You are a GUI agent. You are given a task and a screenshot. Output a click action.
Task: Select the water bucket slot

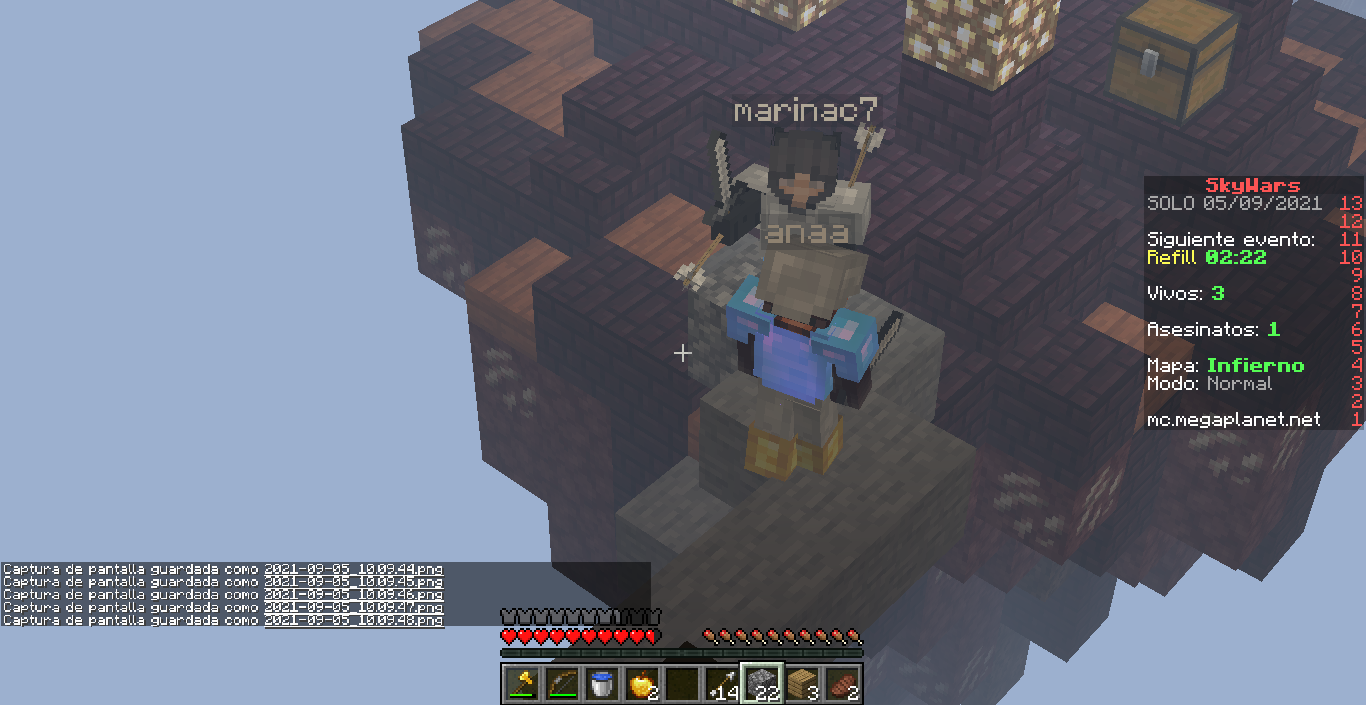[x=601, y=684]
